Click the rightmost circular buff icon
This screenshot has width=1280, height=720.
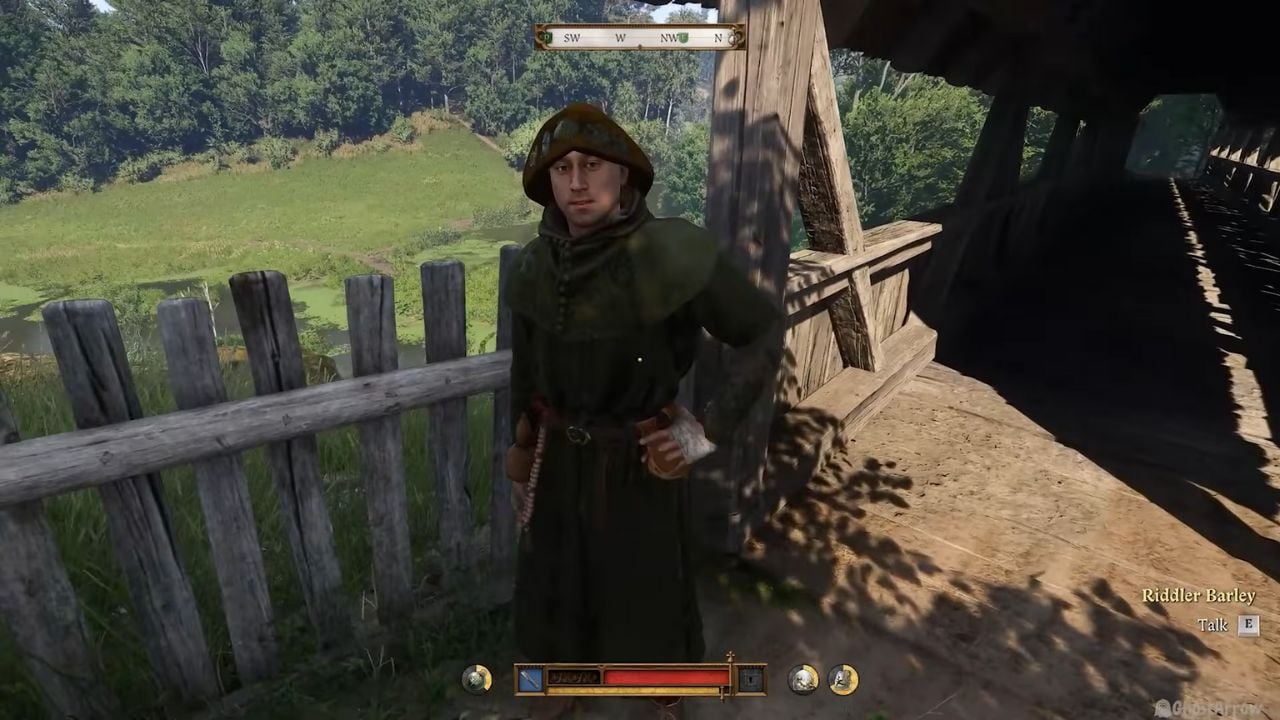842,677
